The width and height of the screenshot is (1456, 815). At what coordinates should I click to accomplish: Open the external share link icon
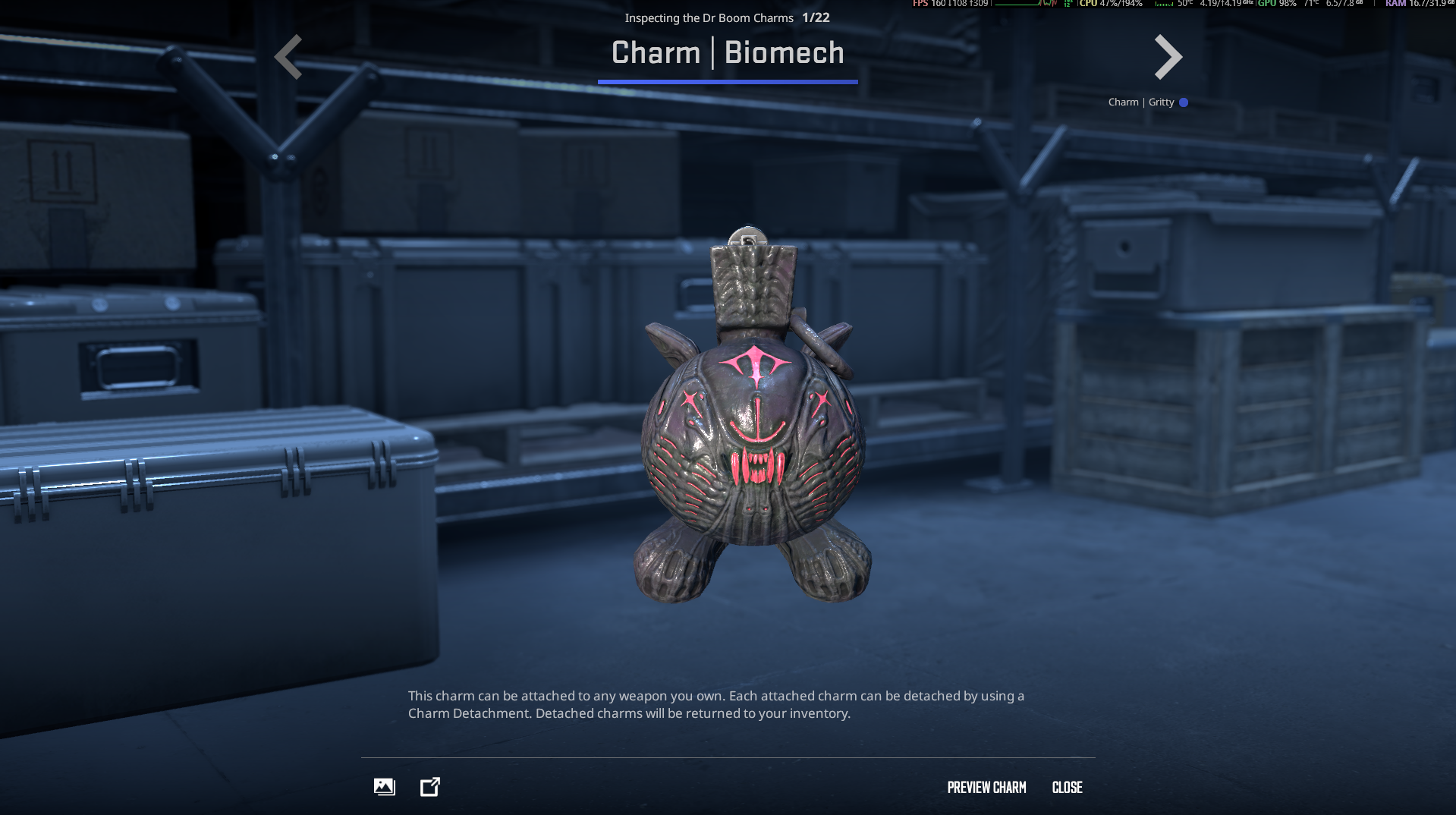coord(429,787)
